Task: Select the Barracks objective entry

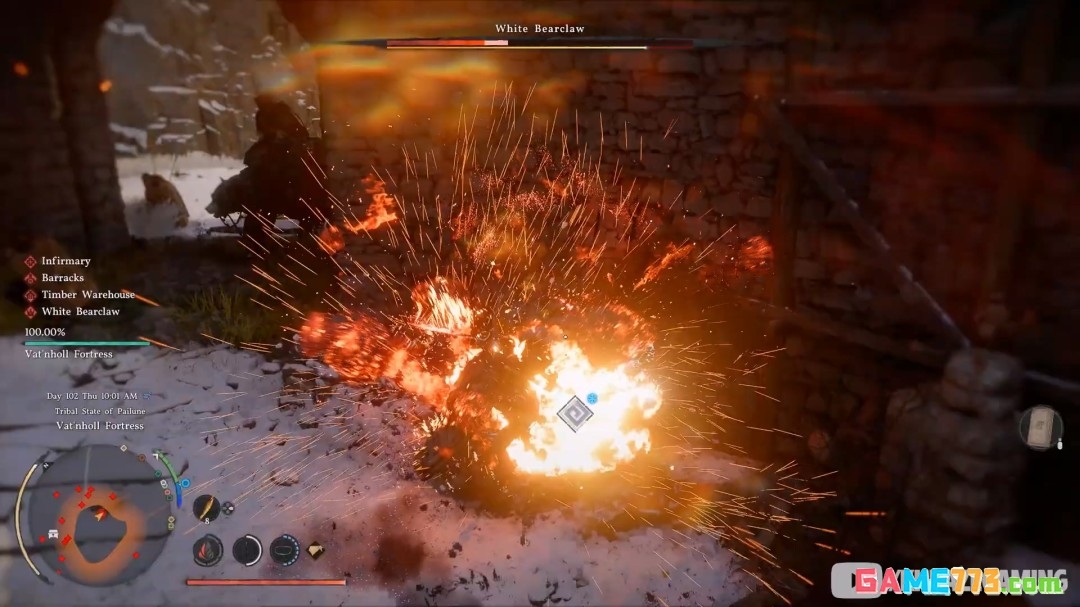Action: click(x=62, y=278)
